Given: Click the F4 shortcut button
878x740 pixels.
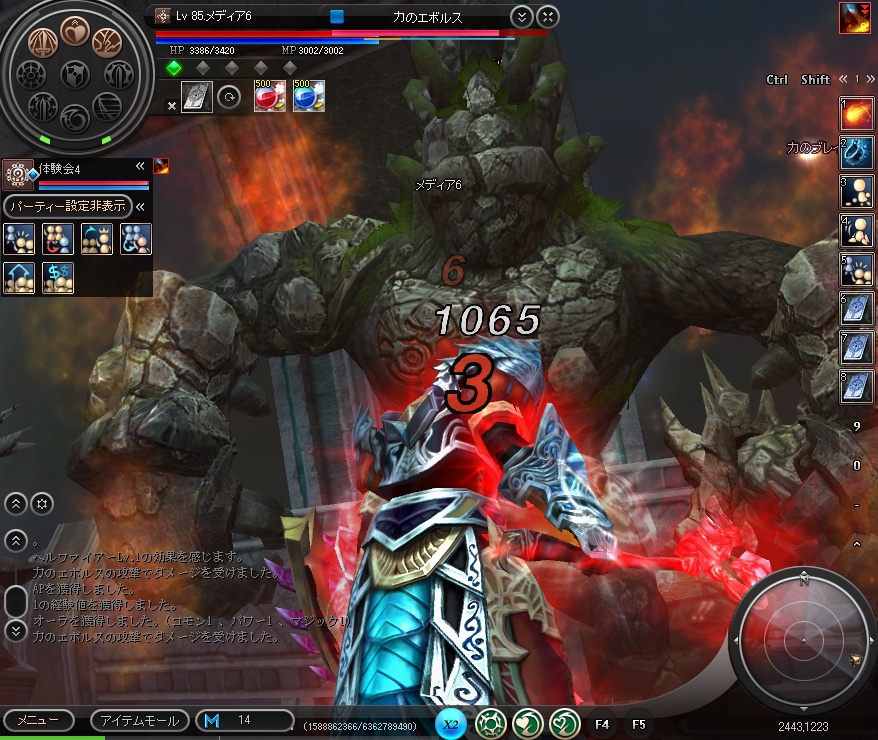Looking at the screenshot, I should (x=602, y=723).
